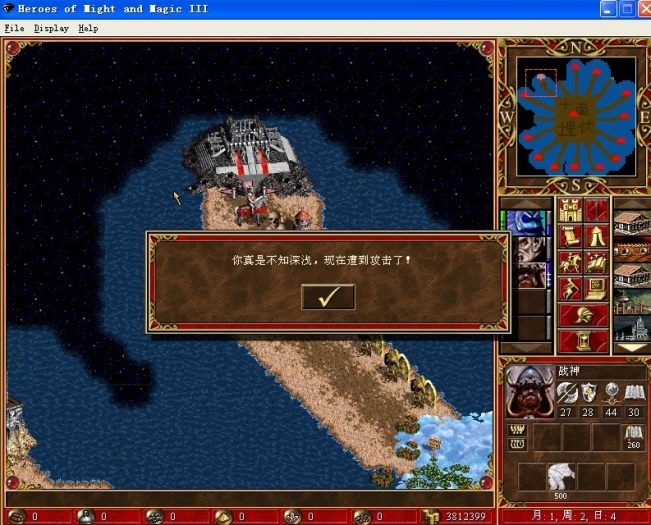Close the Heroes III window

coord(641,9)
